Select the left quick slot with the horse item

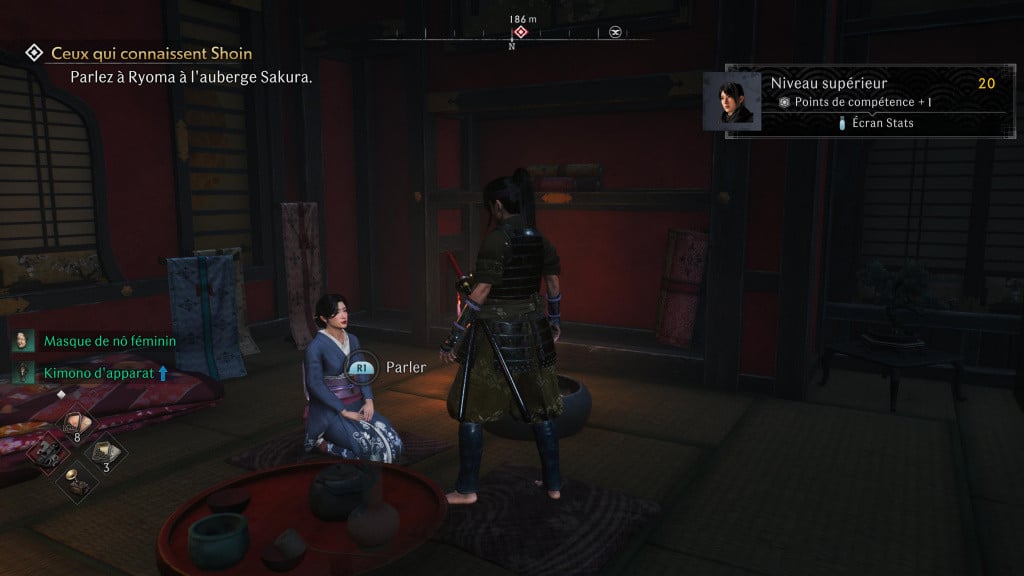click(48, 451)
